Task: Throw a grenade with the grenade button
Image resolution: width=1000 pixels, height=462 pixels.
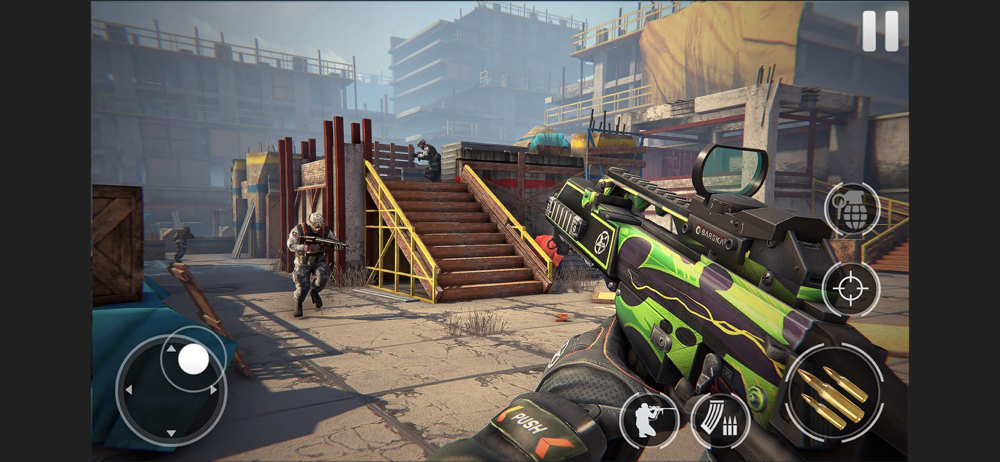Action: (852, 210)
